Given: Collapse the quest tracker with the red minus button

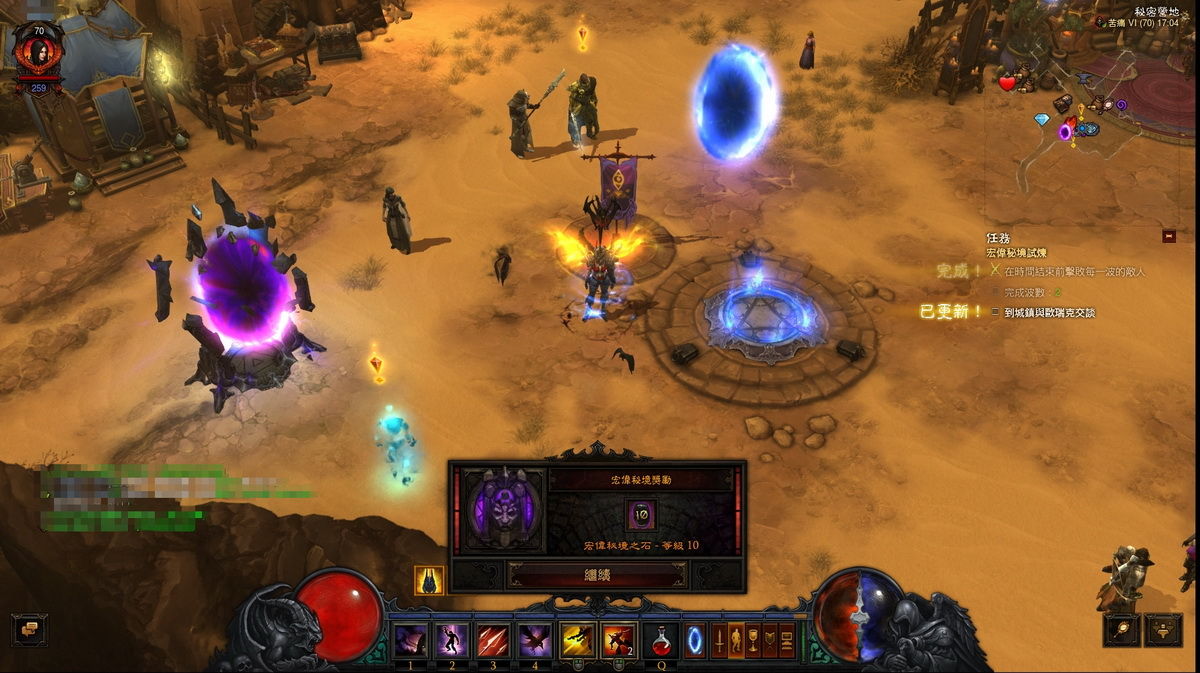Looking at the screenshot, I should 1168,236.
